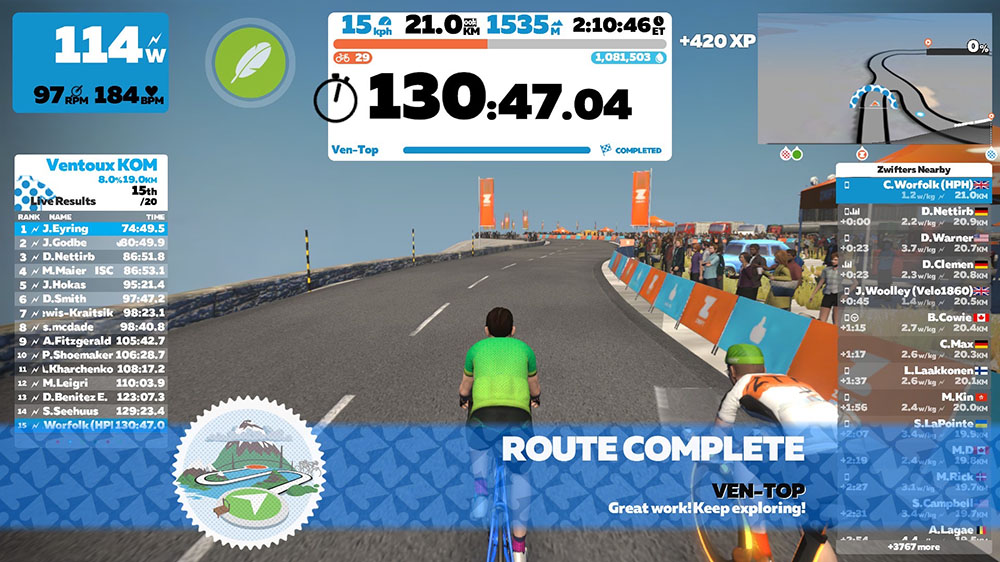Image resolution: width=1000 pixels, height=562 pixels.
Task: Choose D.Clemen from the nearby riders
Action: 917,269
